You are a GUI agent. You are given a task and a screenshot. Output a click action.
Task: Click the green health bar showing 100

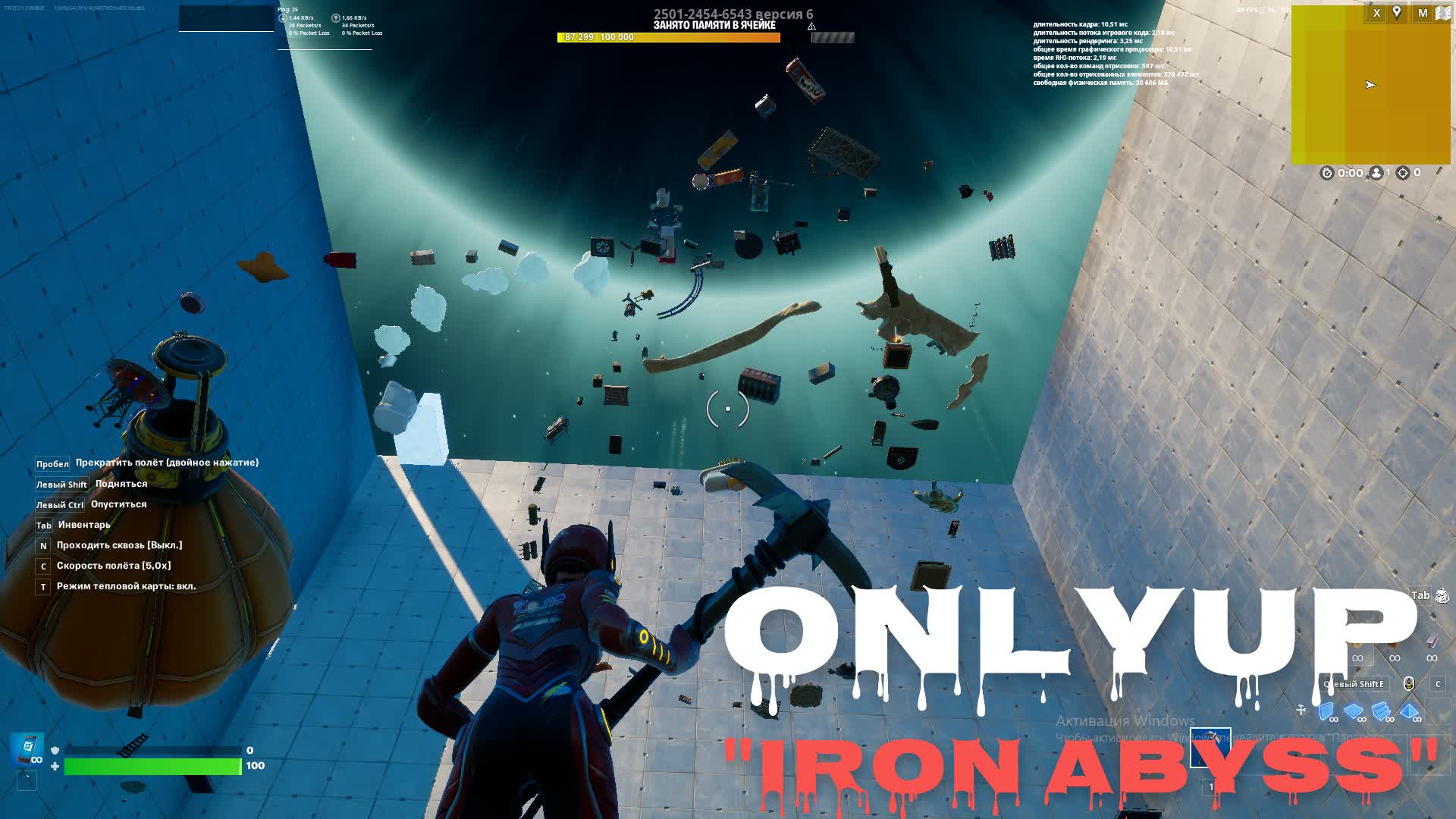point(152,766)
